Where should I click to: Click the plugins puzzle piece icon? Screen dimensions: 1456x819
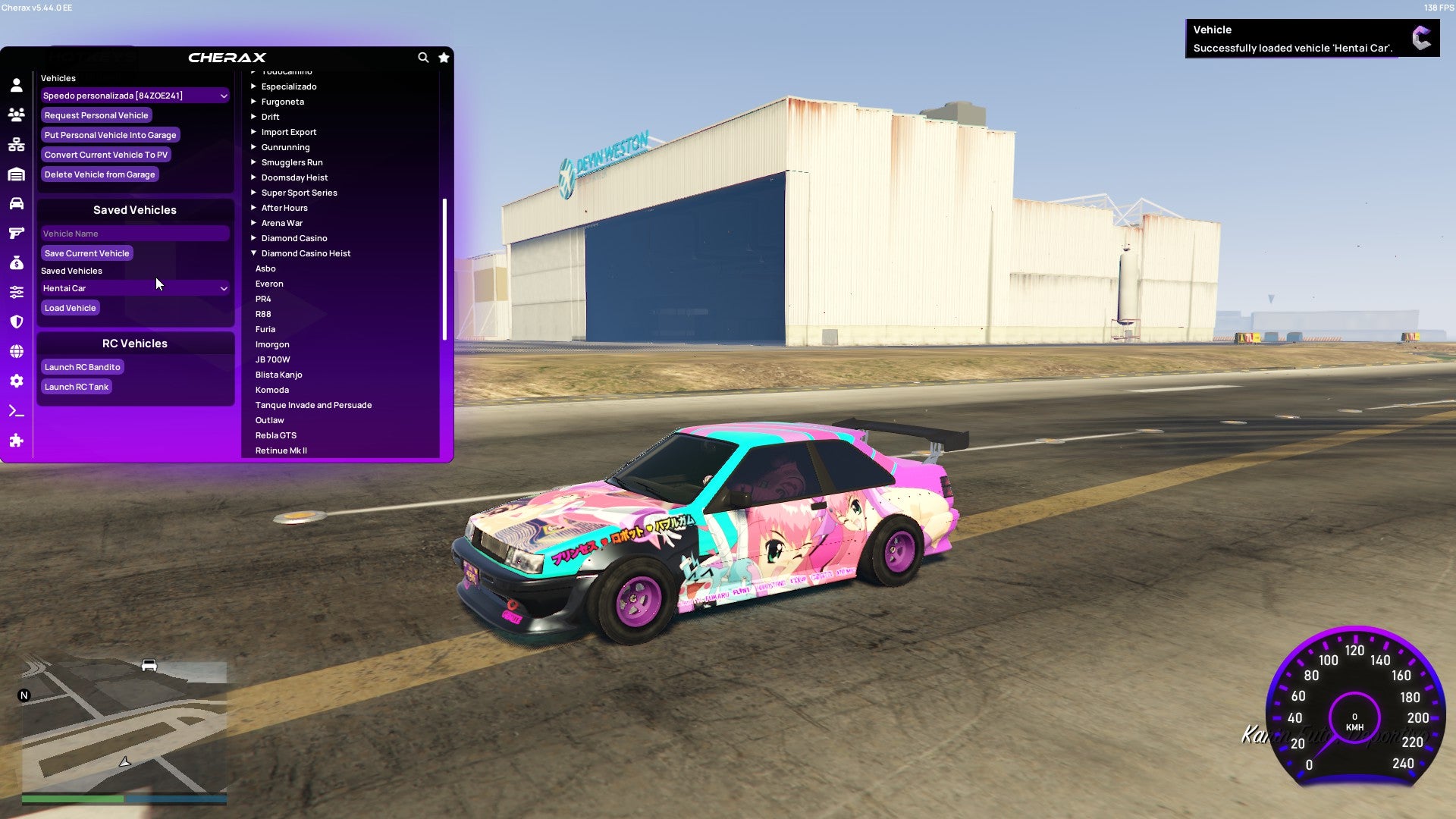[x=16, y=440]
